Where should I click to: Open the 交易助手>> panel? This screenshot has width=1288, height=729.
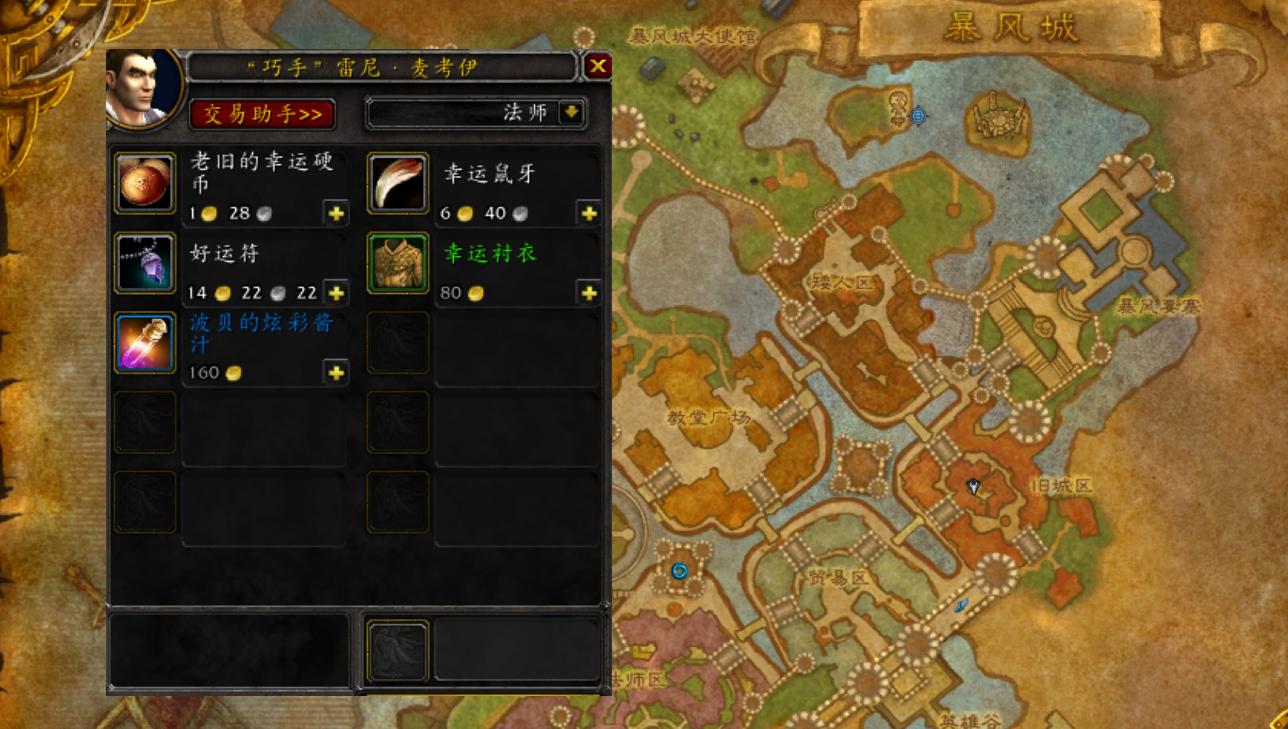pyautogui.click(x=262, y=113)
